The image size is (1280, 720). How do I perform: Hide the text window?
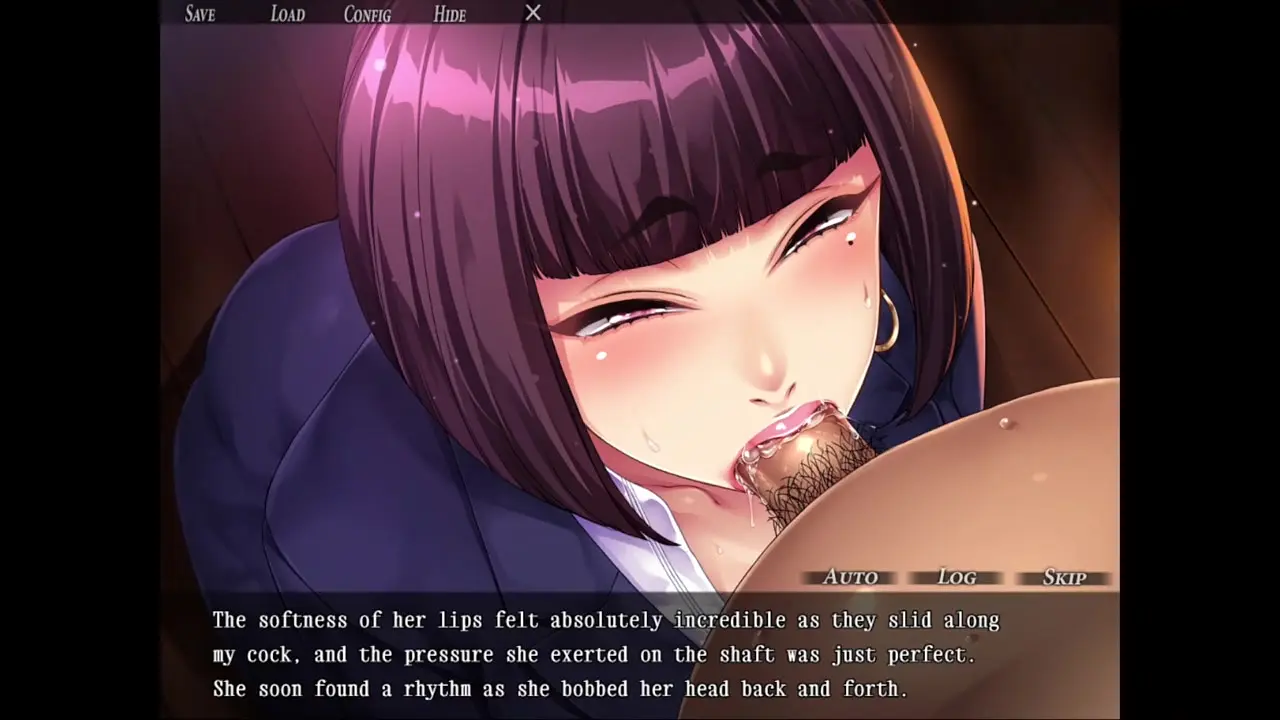click(449, 14)
